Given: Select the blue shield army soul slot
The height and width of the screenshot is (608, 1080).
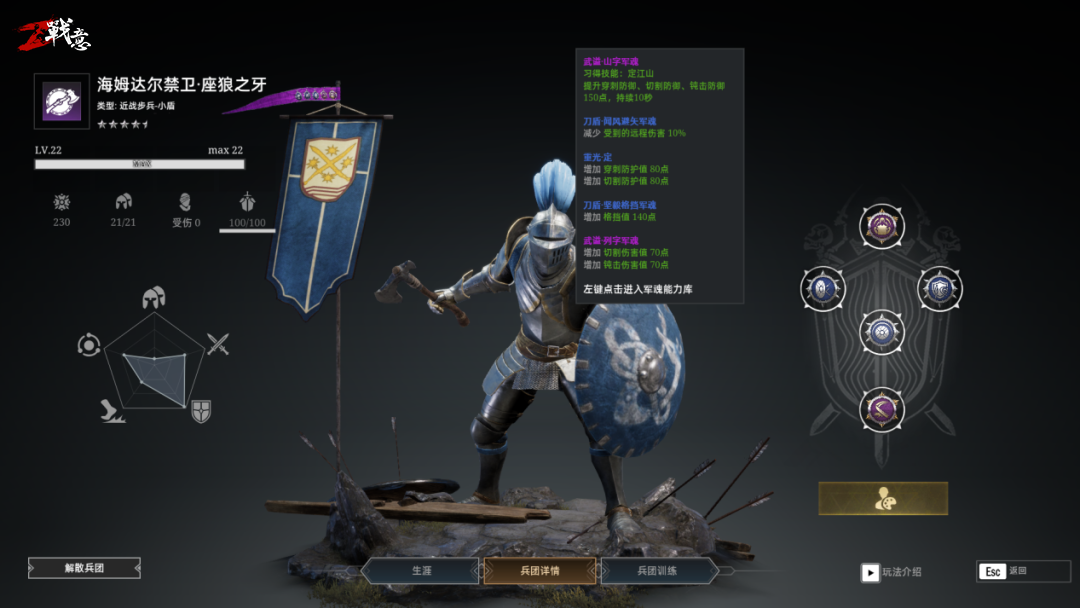Looking at the screenshot, I should click(823, 288).
